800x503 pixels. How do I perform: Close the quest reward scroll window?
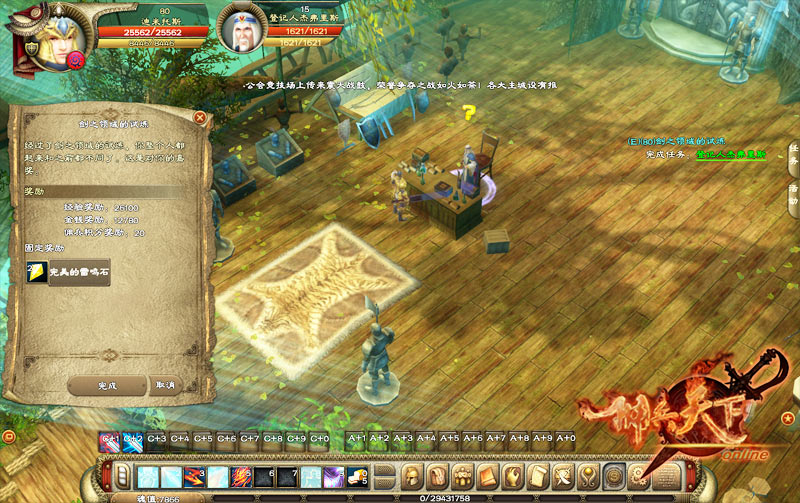click(200, 117)
